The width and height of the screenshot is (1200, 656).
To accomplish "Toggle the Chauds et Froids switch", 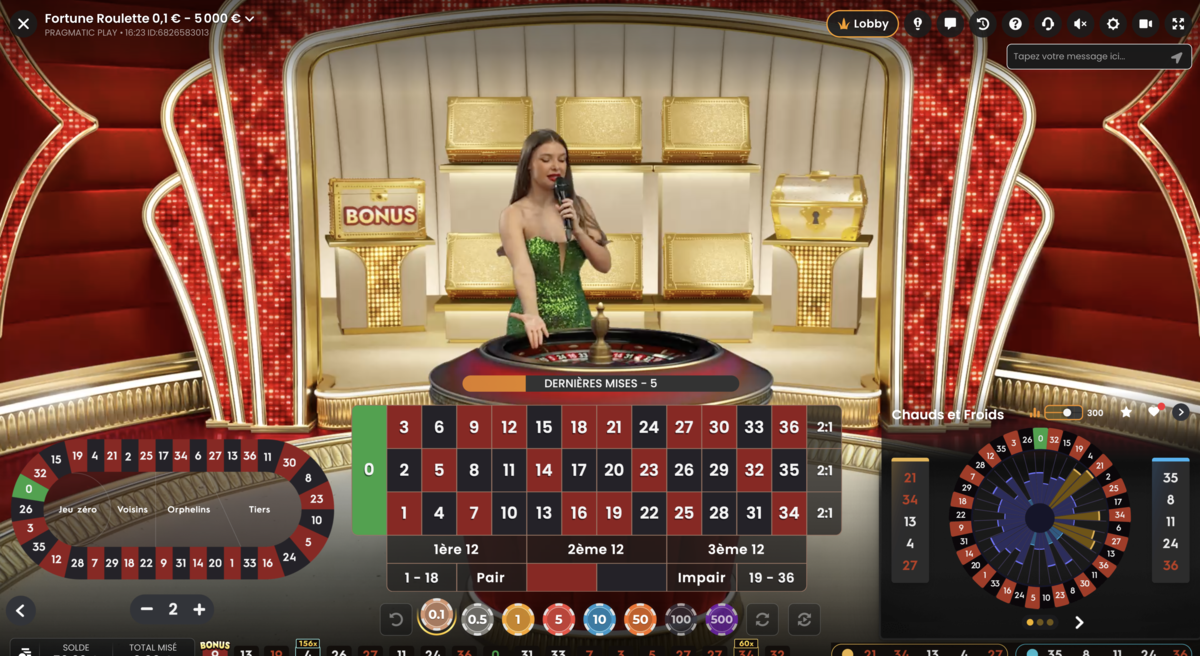I will pyautogui.click(x=1064, y=413).
